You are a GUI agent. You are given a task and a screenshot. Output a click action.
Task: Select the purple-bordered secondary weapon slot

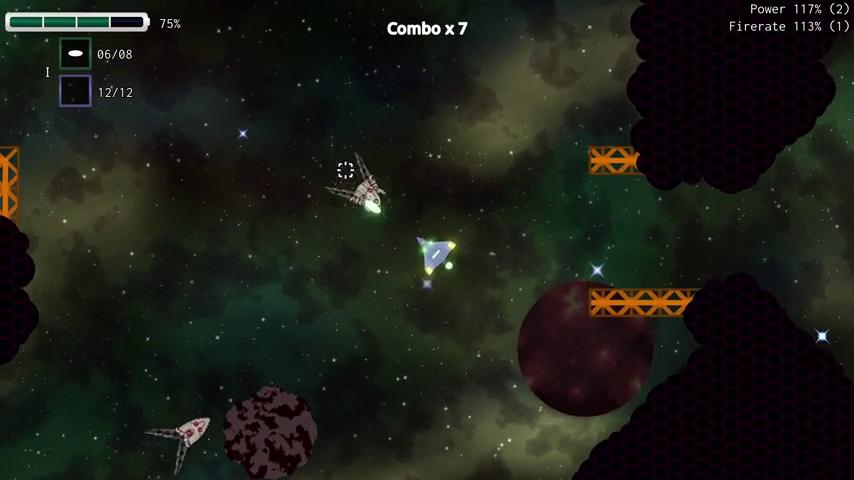pos(75,91)
